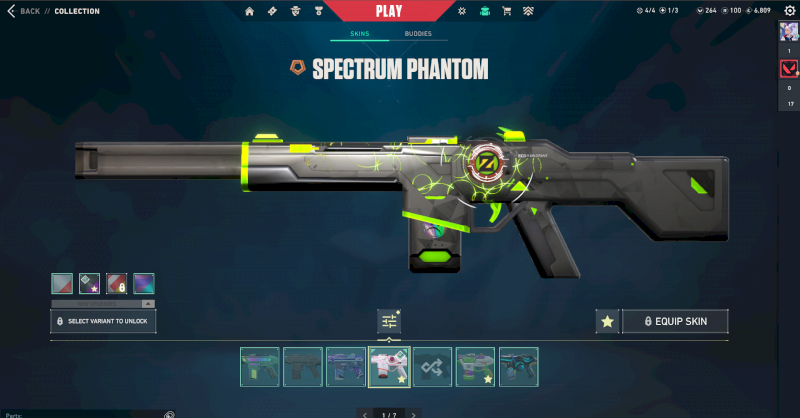Open the skin filter sliders button
The width and height of the screenshot is (800, 418).
[x=389, y=321]
